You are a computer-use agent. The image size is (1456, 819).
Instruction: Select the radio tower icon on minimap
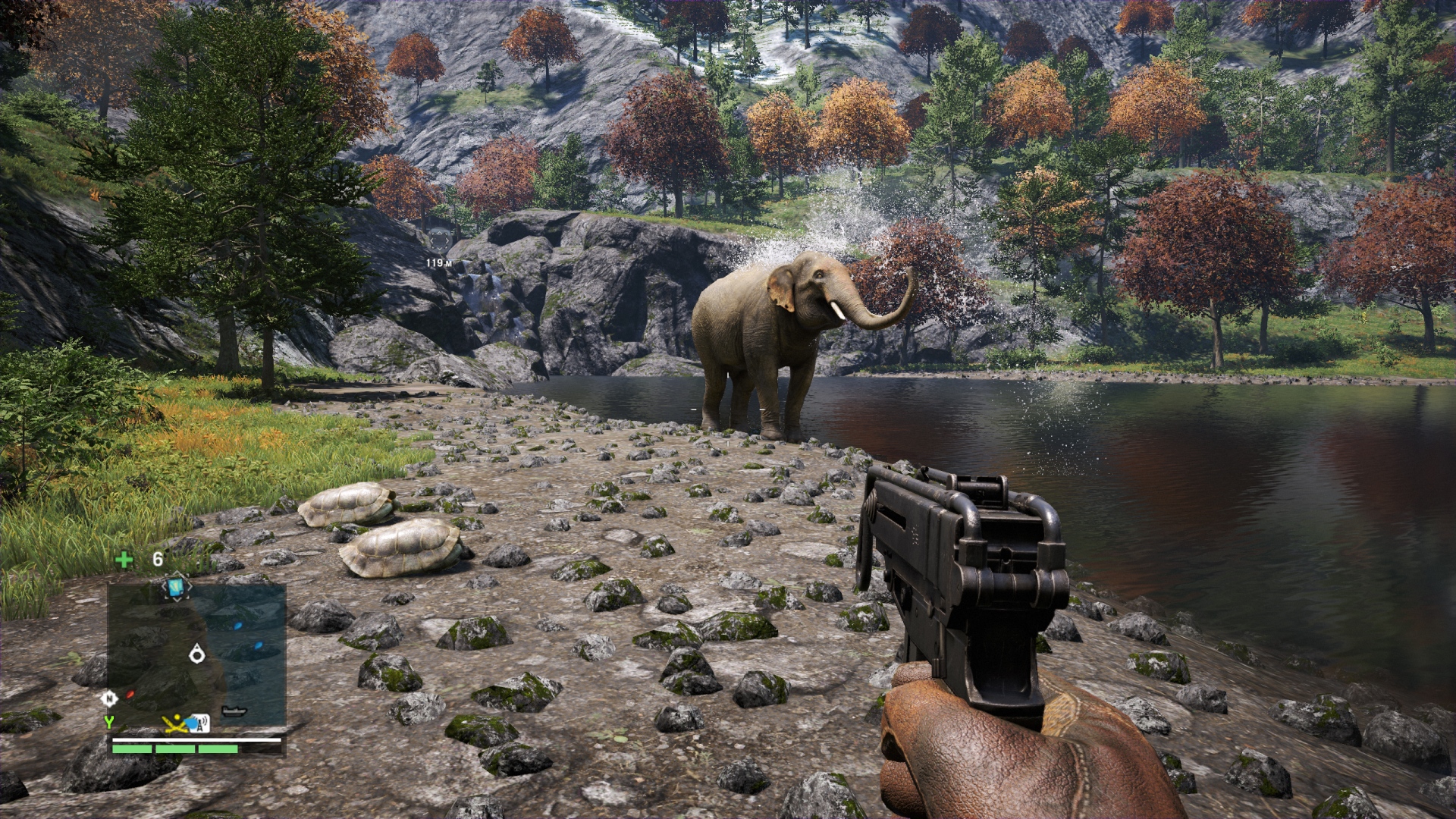(x=200, y=723)
